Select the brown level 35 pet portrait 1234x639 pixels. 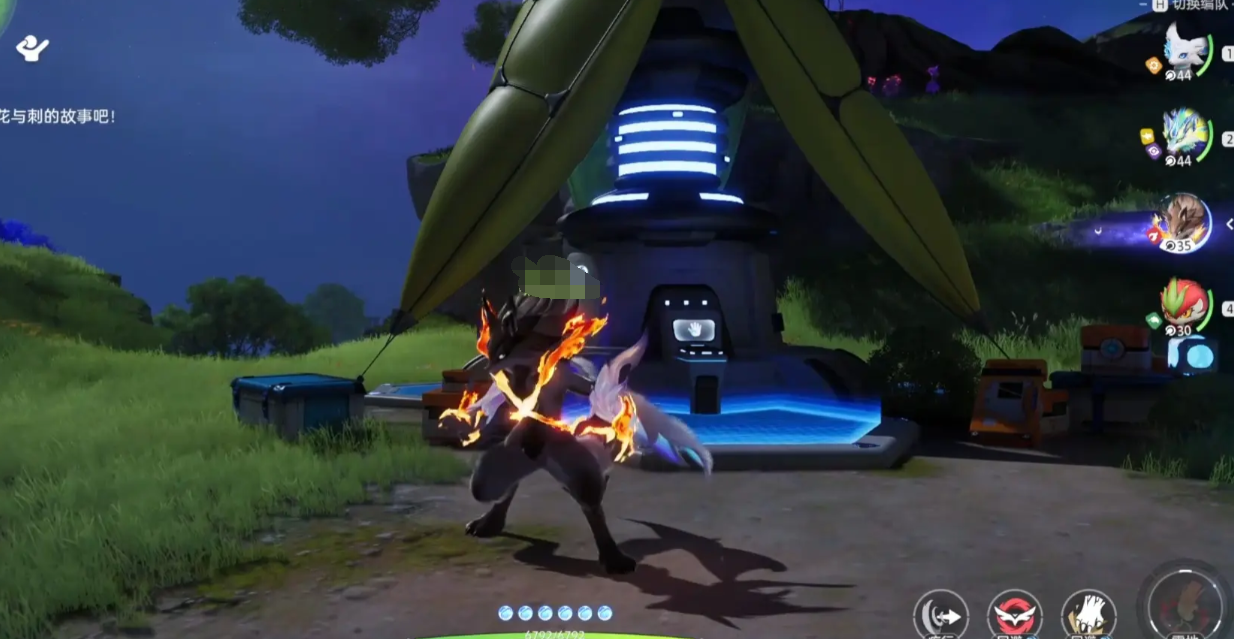1181,220
